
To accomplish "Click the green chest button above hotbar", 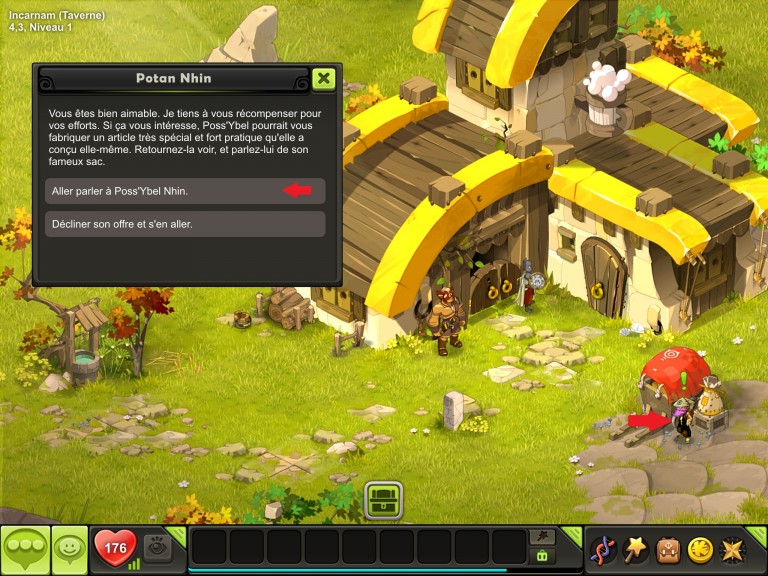I will click(x=383, y=500).
